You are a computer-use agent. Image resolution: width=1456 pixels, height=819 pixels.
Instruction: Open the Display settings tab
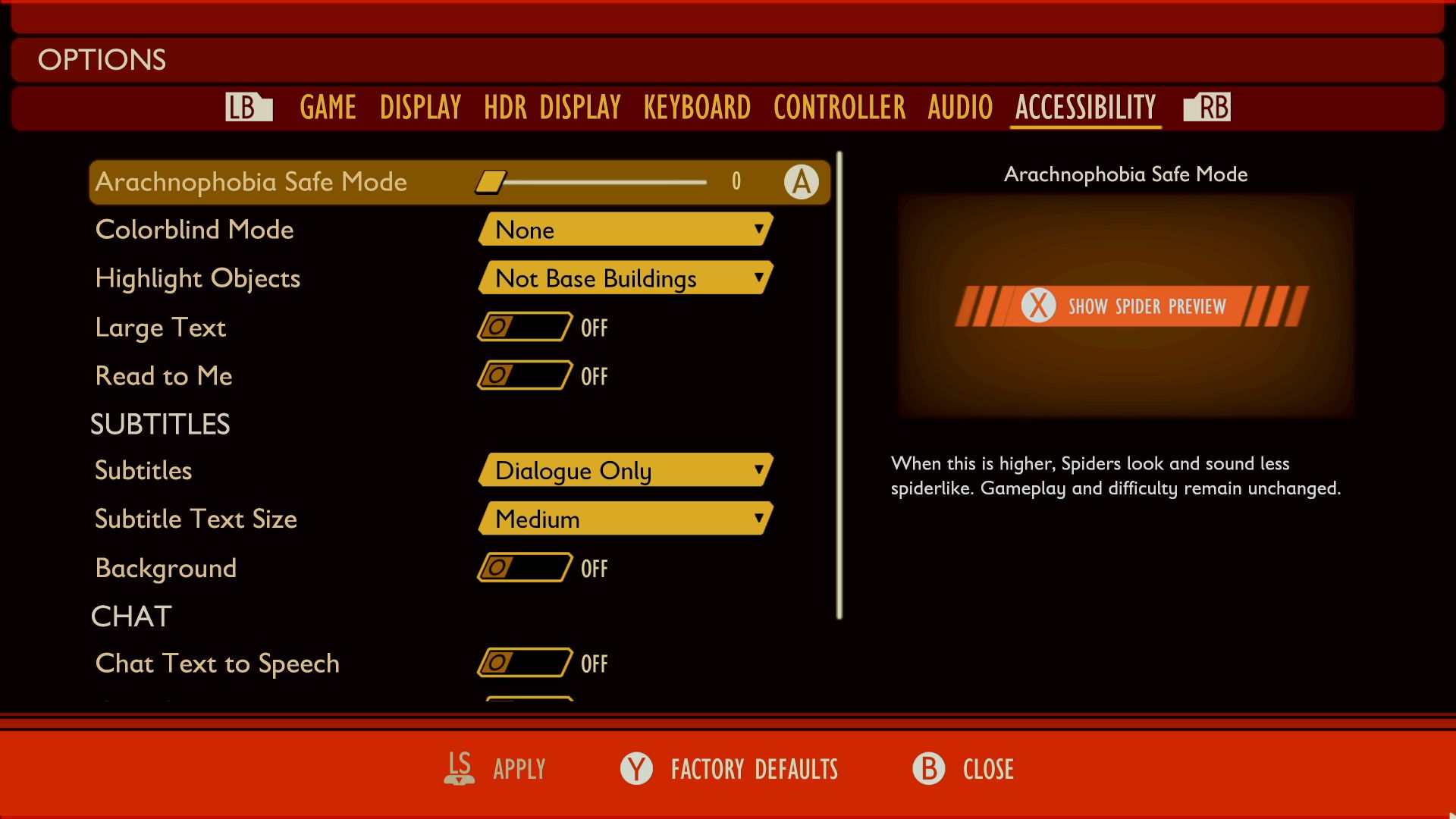click(420, 107)
